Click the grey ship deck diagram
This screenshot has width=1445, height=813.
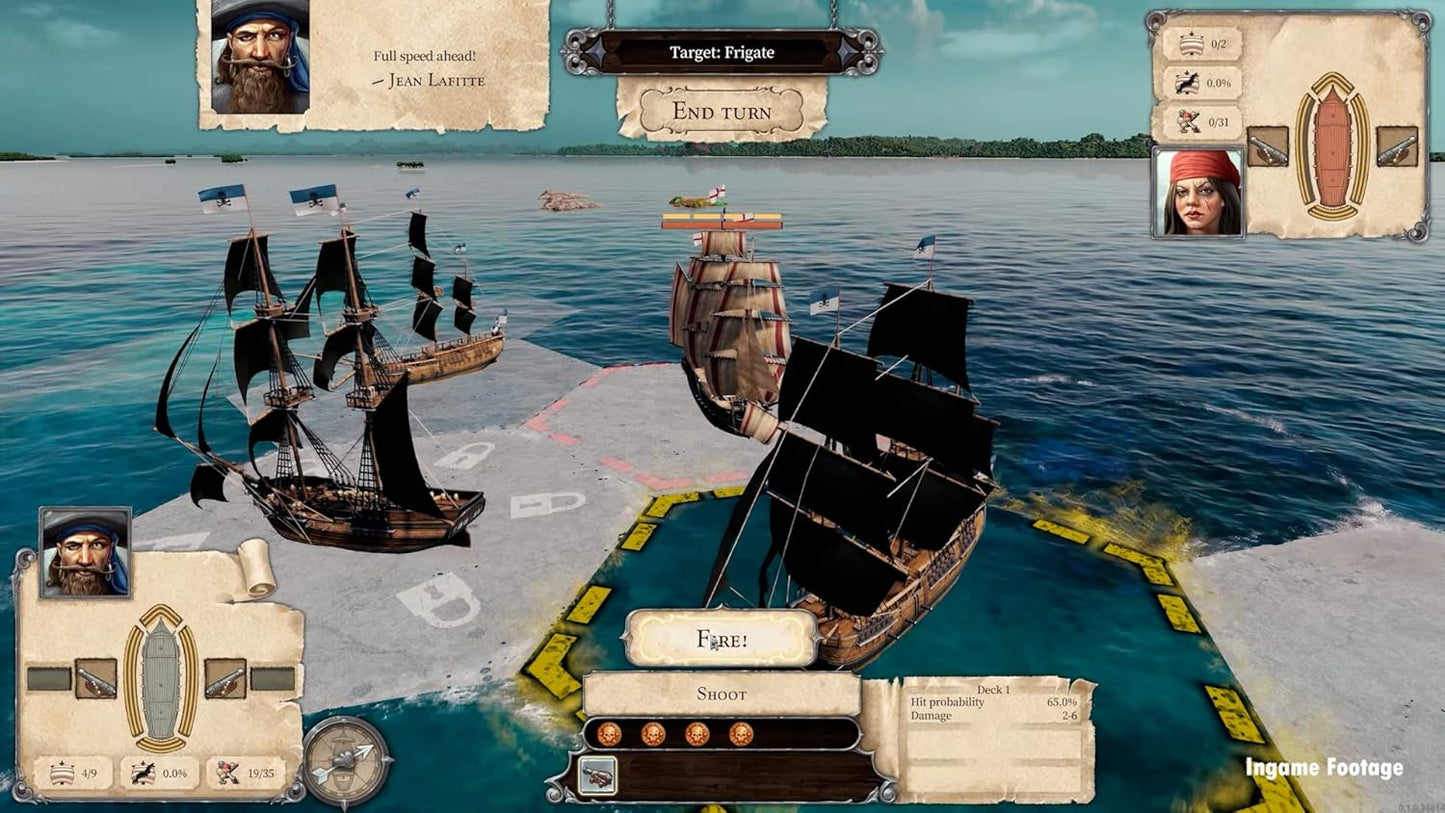pos(160,679)
